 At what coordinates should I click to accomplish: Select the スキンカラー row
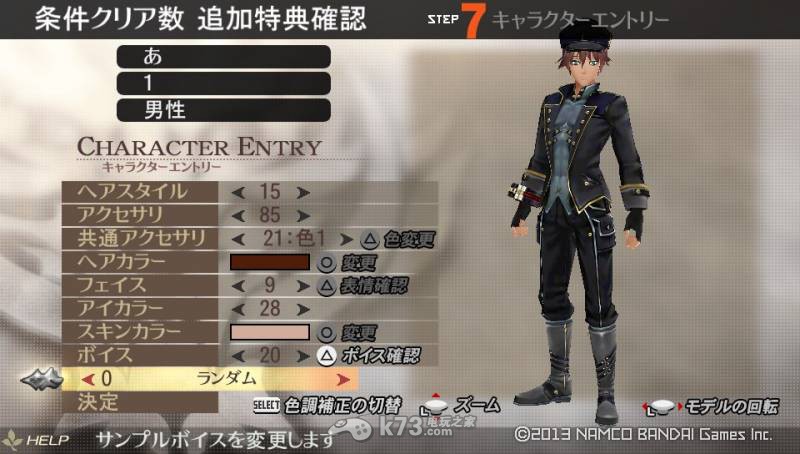[x=138, y=332]
